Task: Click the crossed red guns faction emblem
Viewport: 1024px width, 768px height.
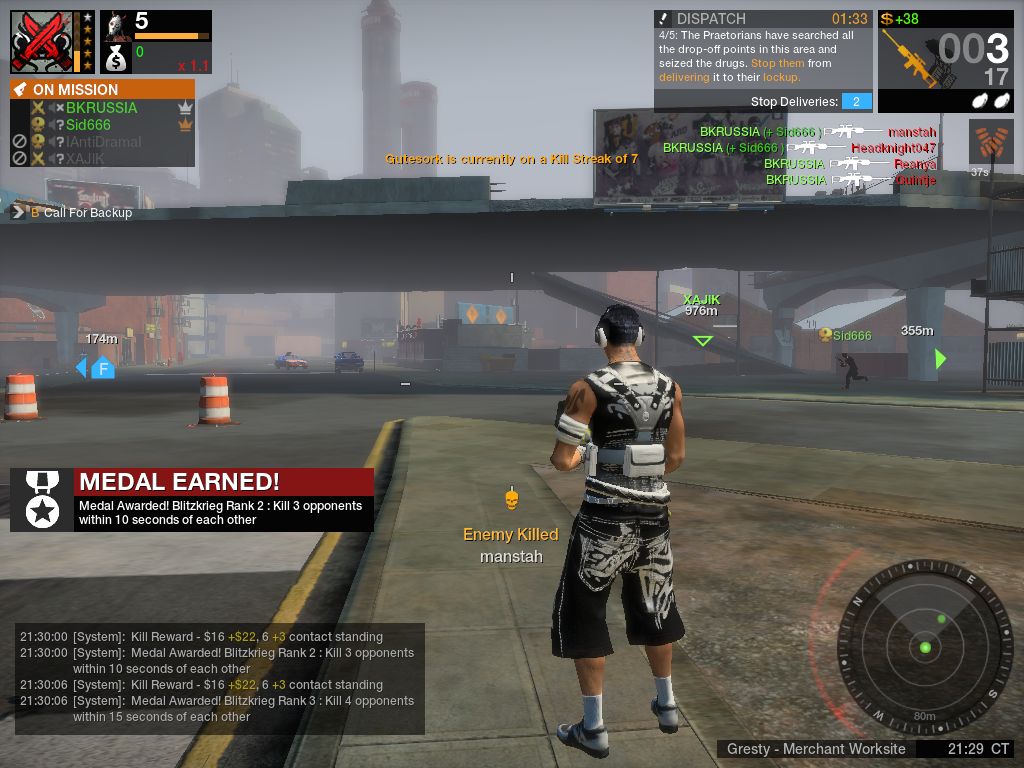Action: pos(41,42)
